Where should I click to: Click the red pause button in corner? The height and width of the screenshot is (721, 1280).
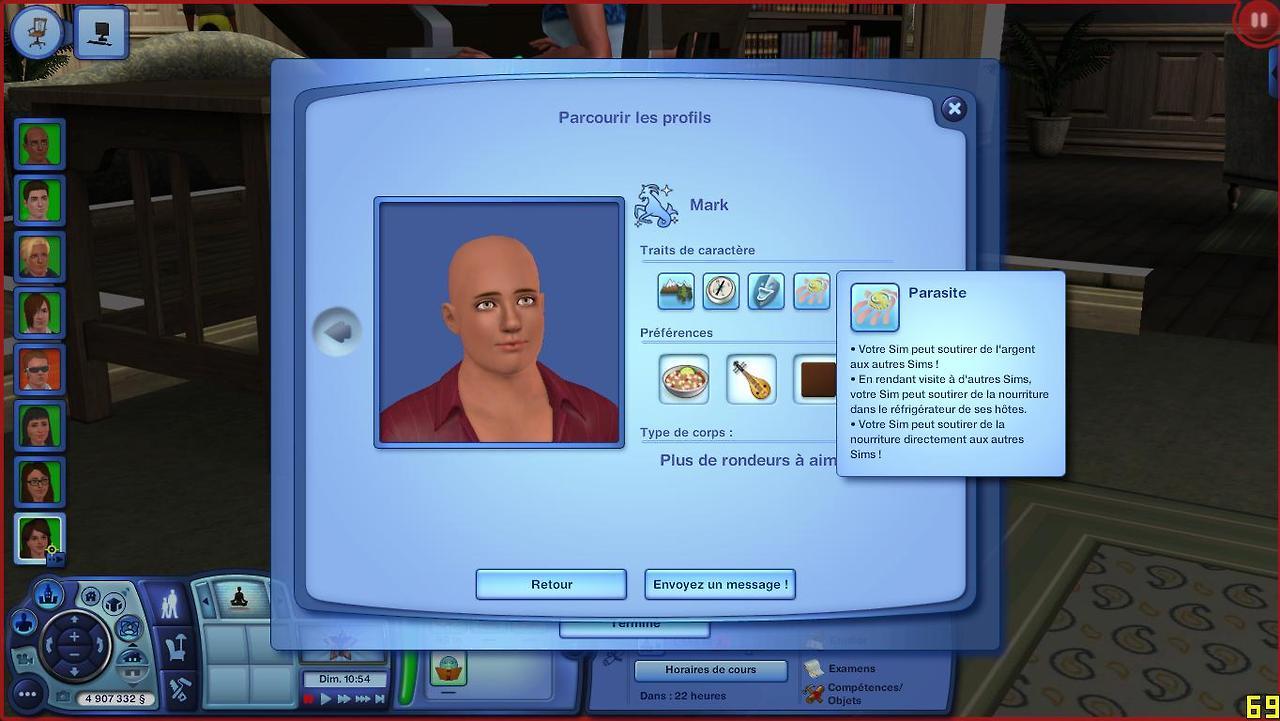click(1258, 21)
